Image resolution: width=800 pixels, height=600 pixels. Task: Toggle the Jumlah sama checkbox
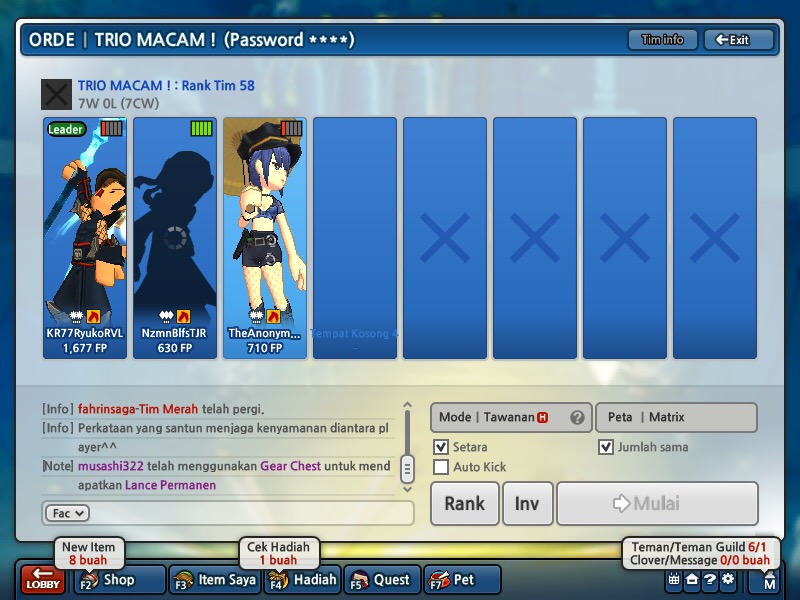point(605,447)
